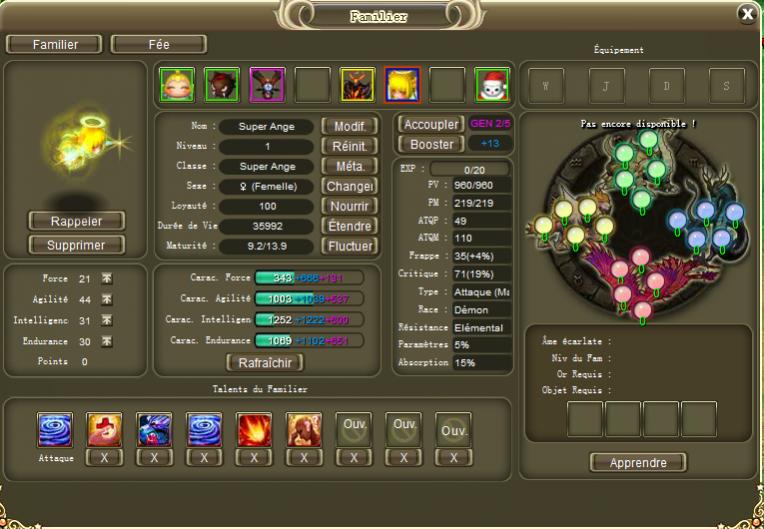Click the Réinit. level button
764x529 pixels.
pos(349,146)
